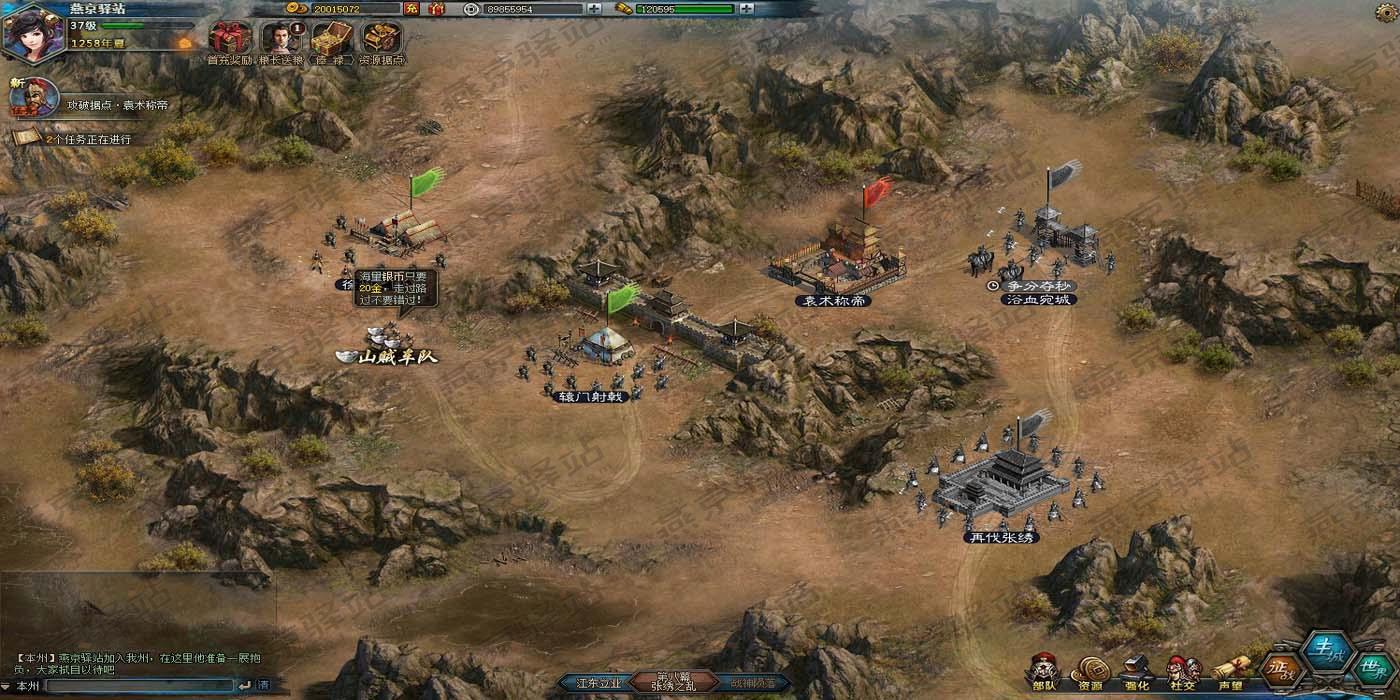Open the 俸禄 treasure chest icon

click(331, 40)
